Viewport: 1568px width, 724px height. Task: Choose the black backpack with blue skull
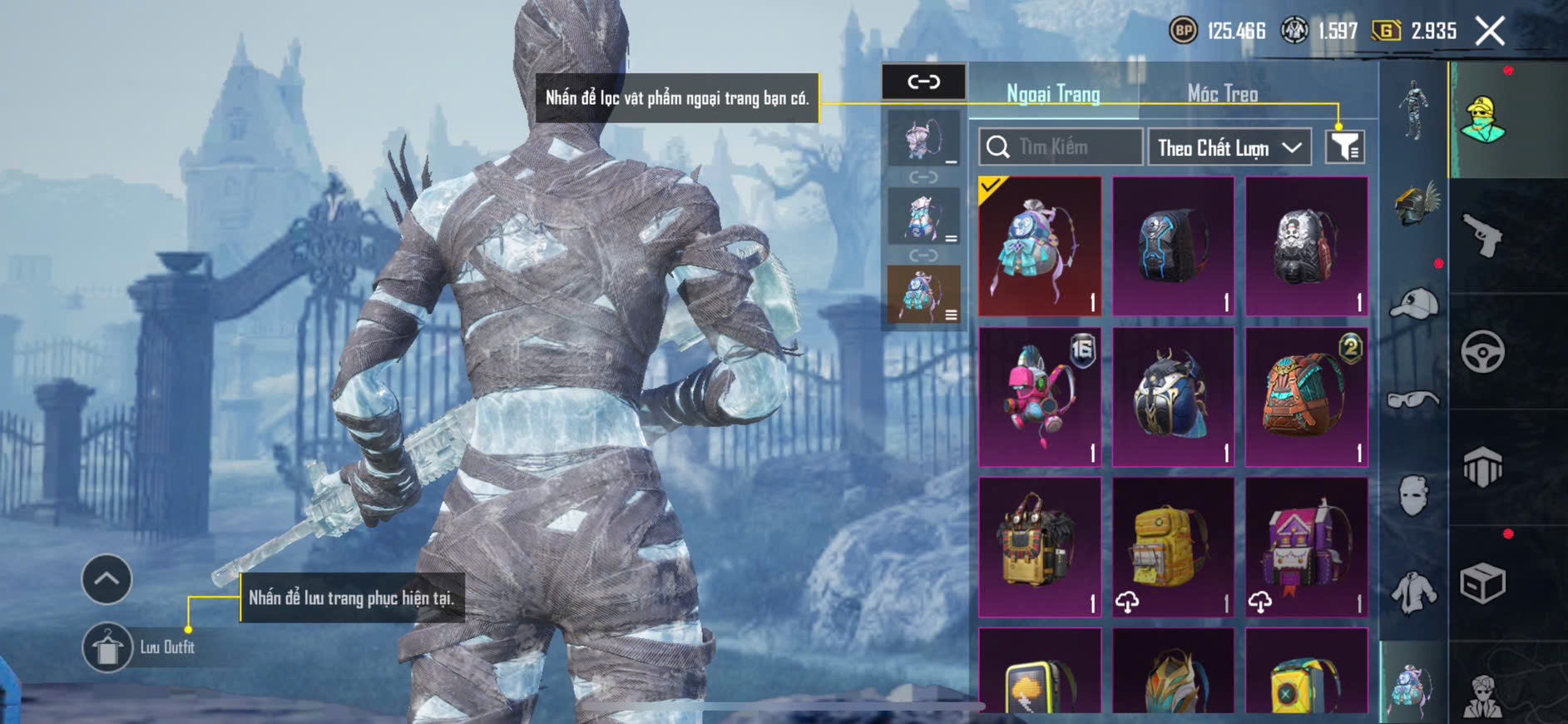[1173, 246]
